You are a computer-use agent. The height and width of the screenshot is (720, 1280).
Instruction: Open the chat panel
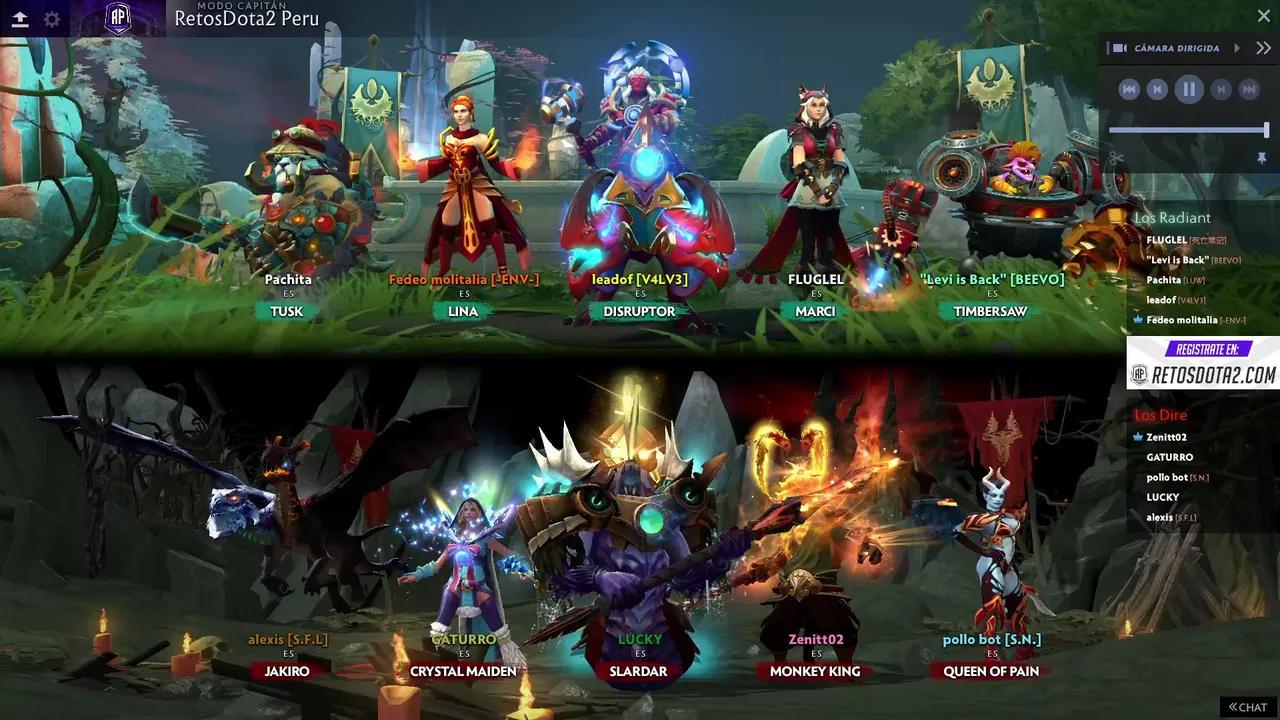1248,707
